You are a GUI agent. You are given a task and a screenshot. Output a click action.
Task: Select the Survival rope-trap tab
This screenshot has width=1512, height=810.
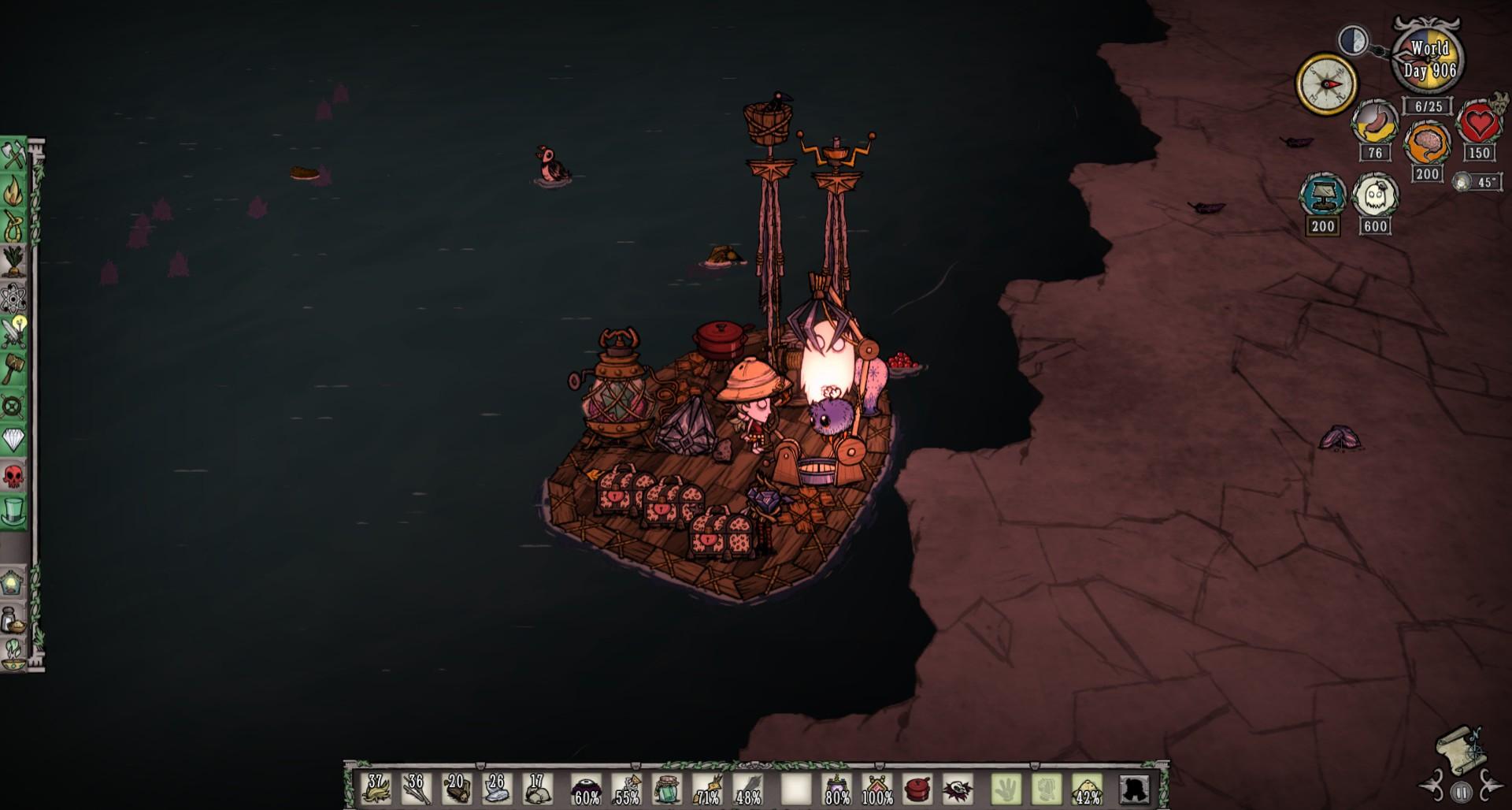click(13, 227)
